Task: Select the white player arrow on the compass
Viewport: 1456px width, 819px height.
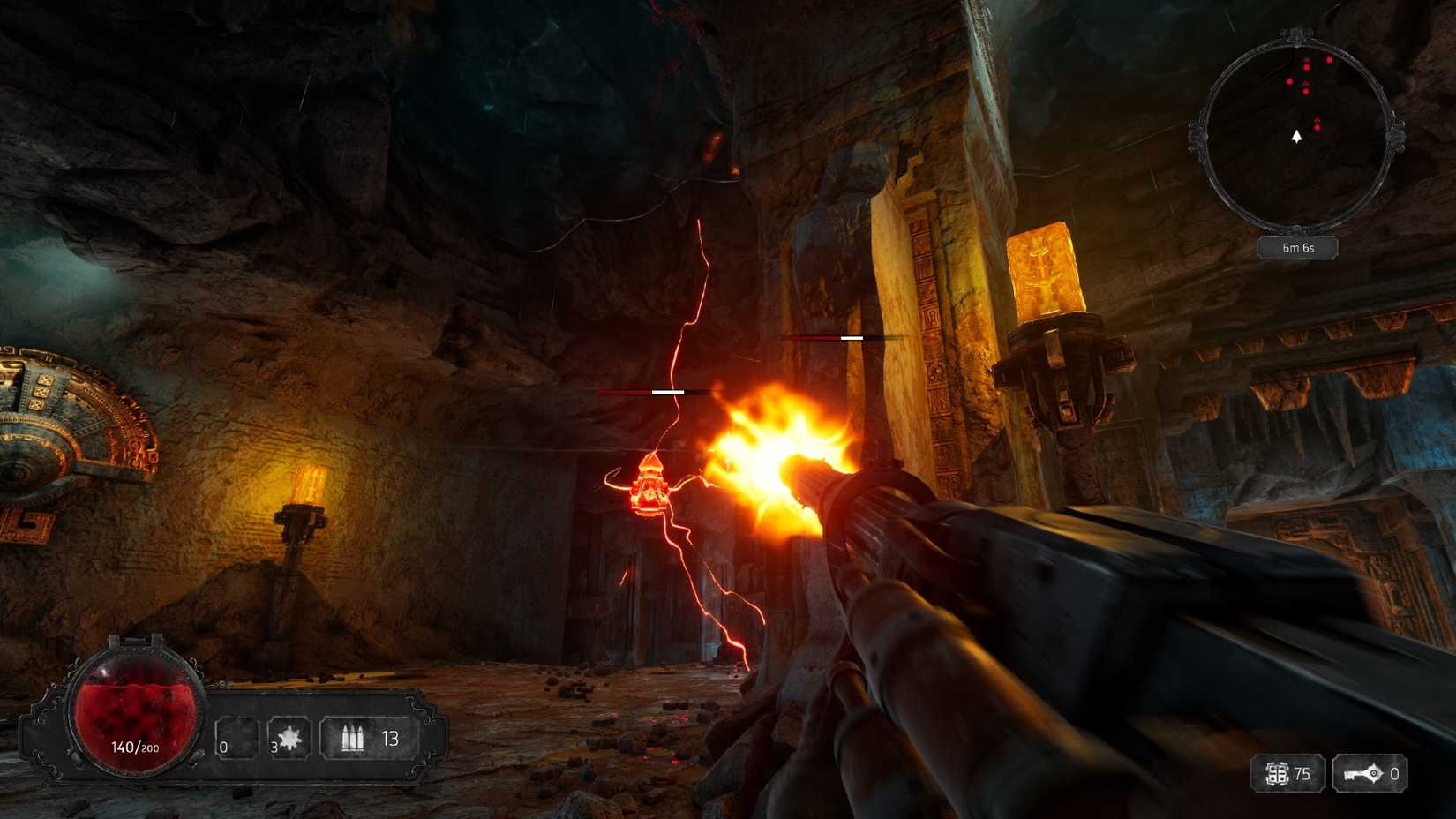Action: pos(1295,138)
